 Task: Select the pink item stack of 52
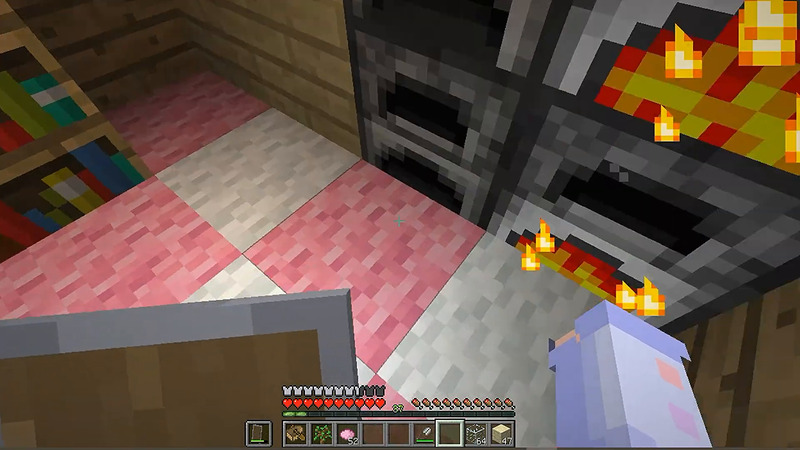[347, 433]
